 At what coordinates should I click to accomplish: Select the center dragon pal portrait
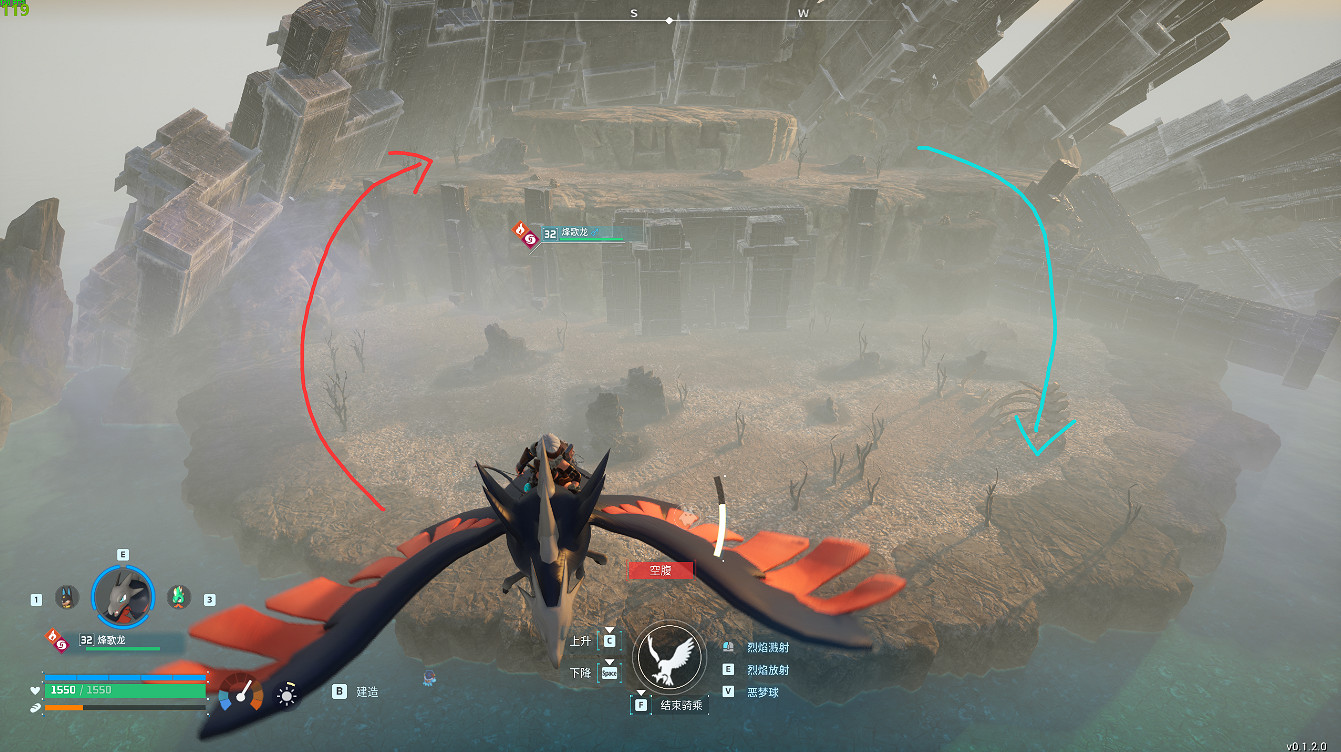click(123, 597)
